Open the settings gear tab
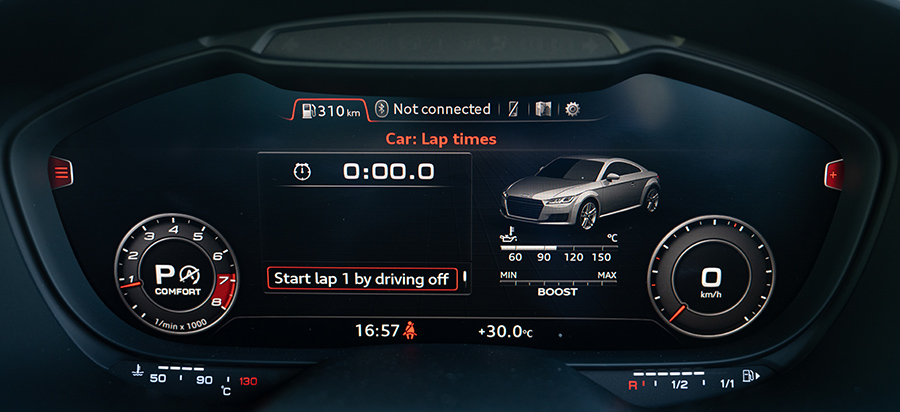Screen dimensions: 900x412 572,109
